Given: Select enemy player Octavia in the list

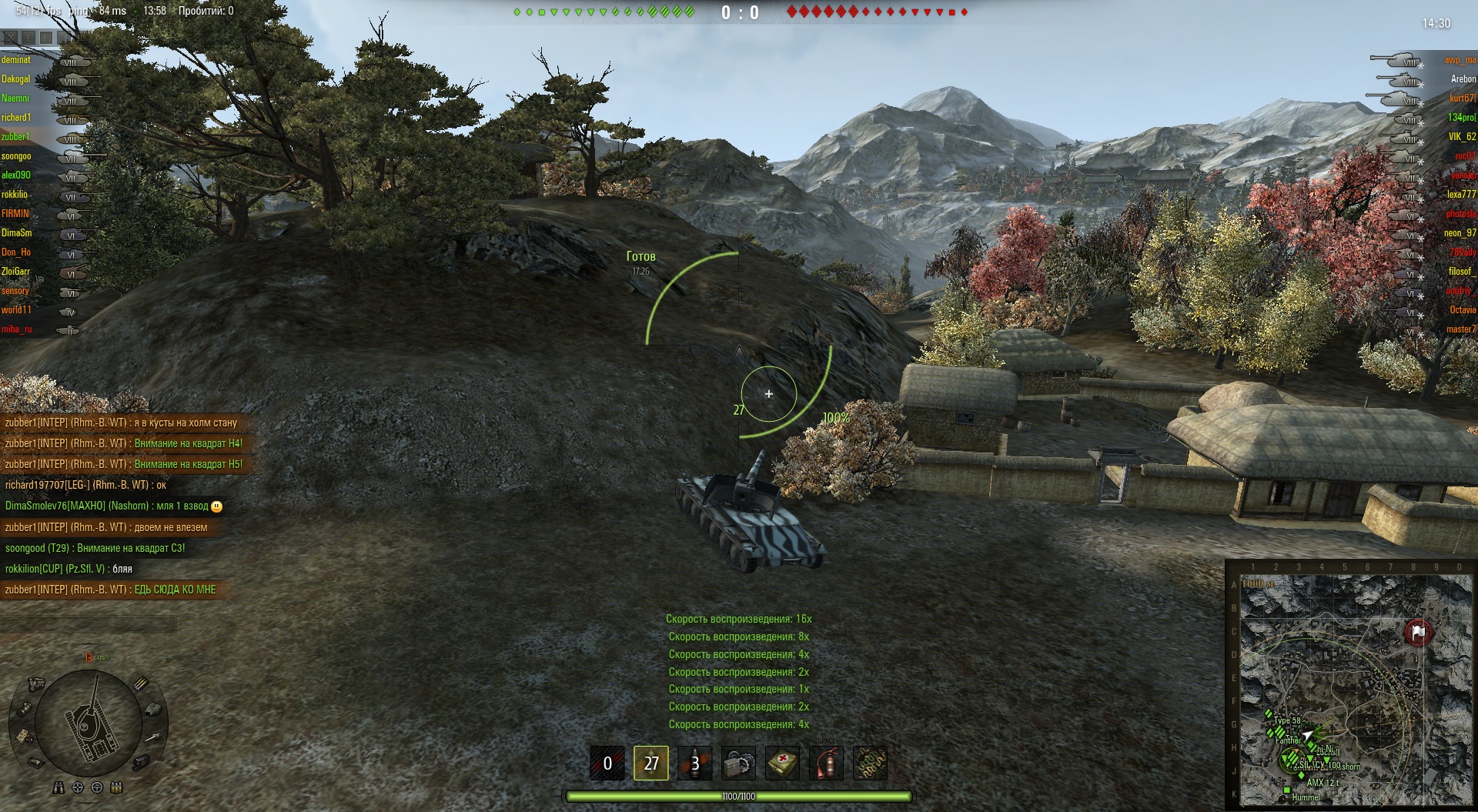Looking at the screenshot, I should [1462, 310].
